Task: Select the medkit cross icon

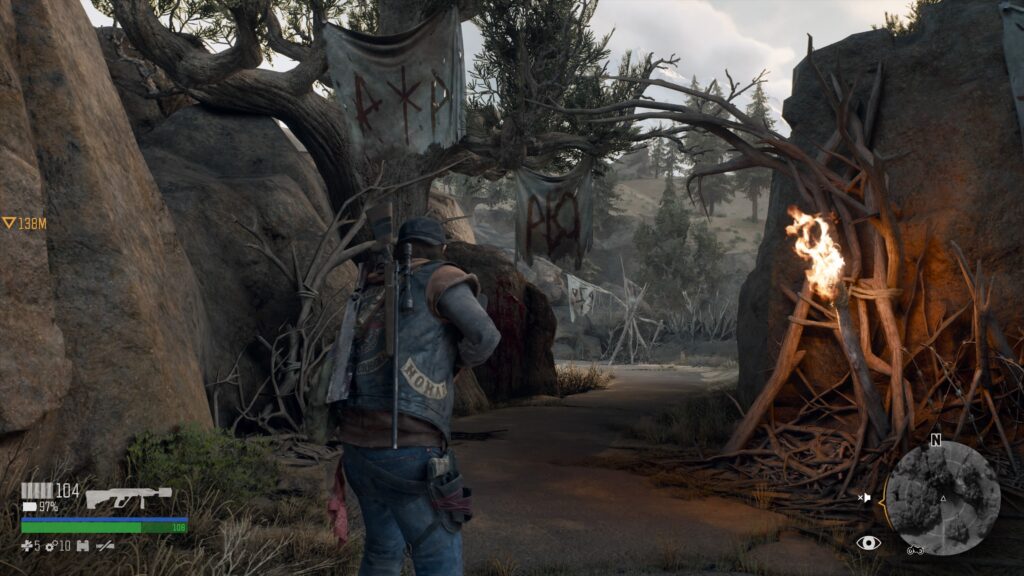Action: (27, 545)
